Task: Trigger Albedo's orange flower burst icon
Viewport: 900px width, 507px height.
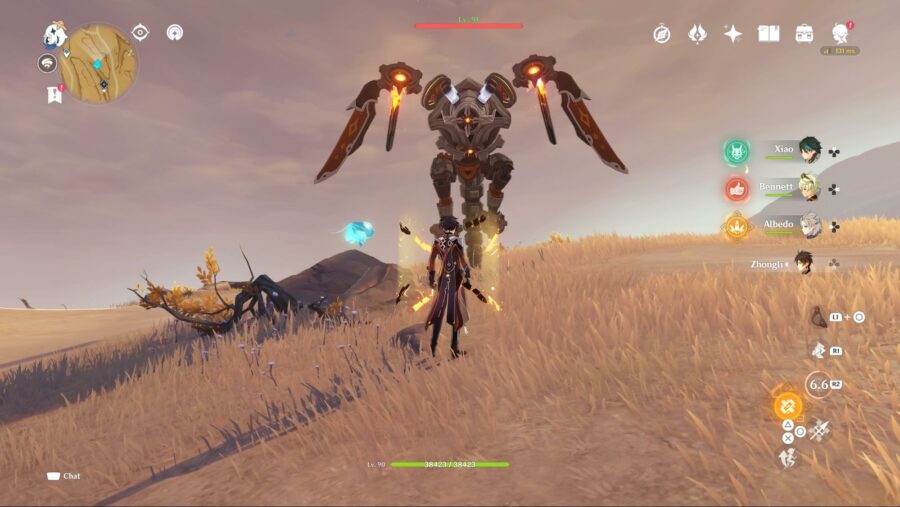Action: [x=737, y=226]
